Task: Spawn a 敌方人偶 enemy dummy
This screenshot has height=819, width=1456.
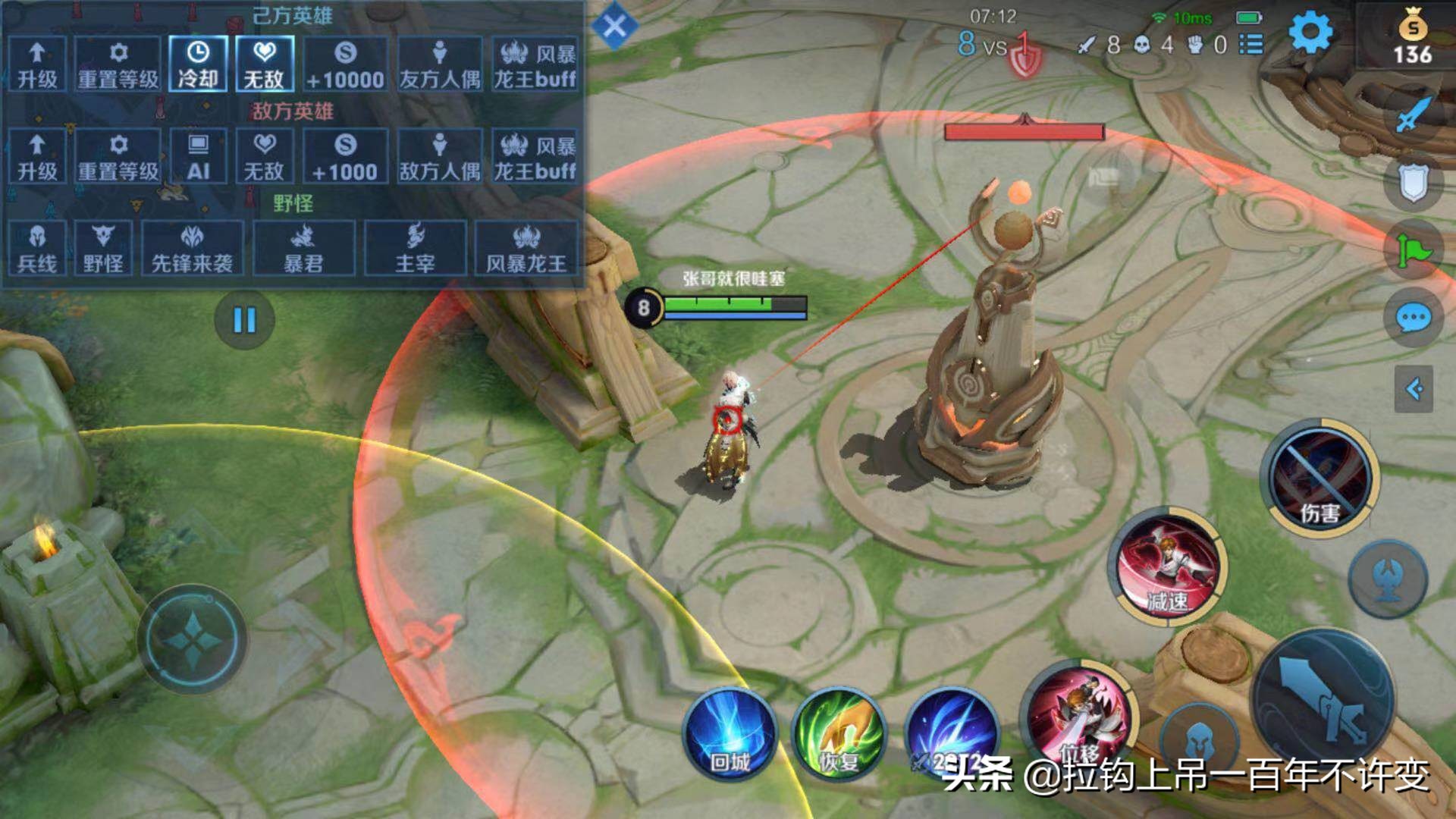Action: [x=440, y=156]
